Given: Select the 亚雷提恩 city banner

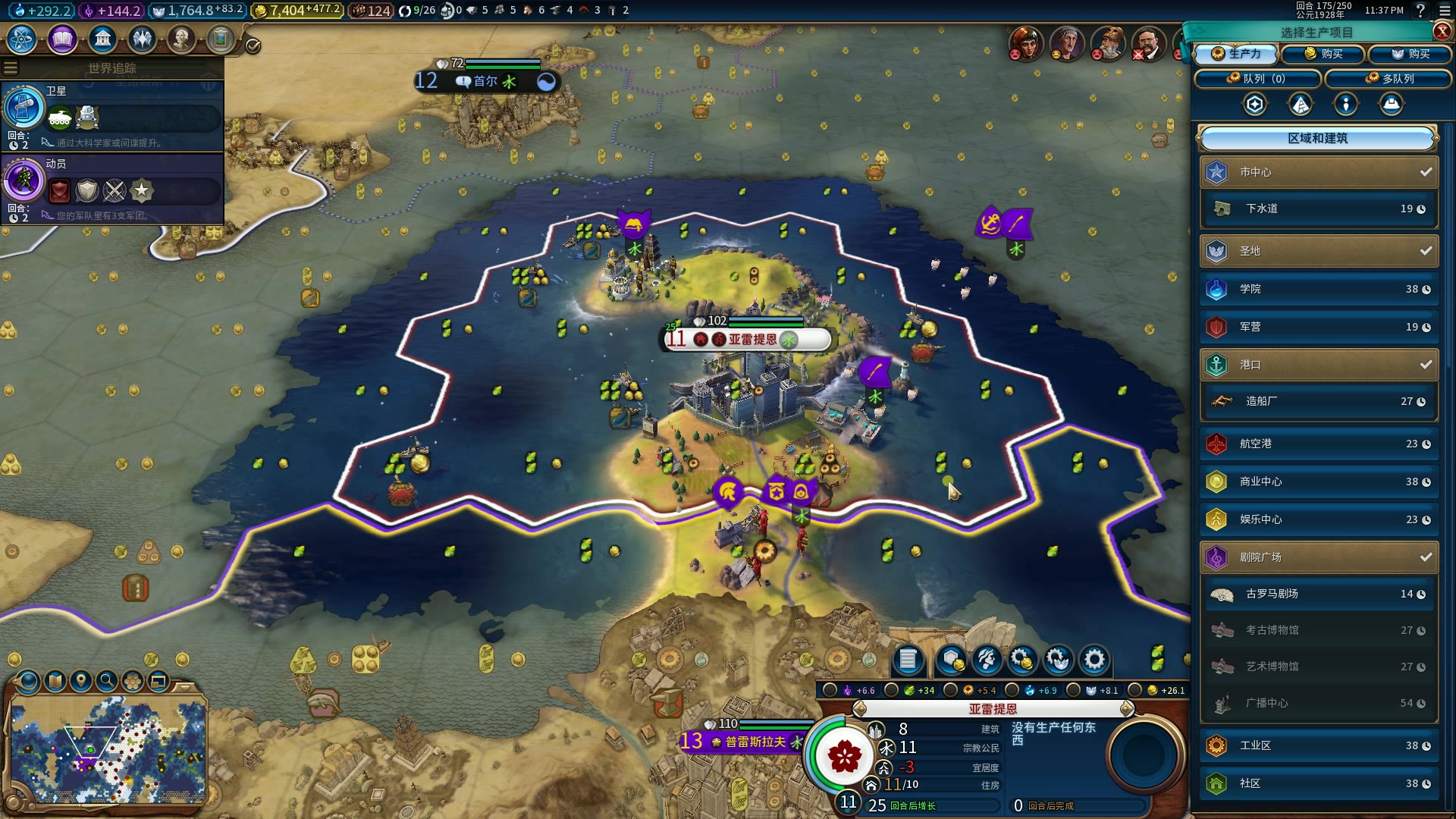Looking at the screenshot, I should 747,339.
